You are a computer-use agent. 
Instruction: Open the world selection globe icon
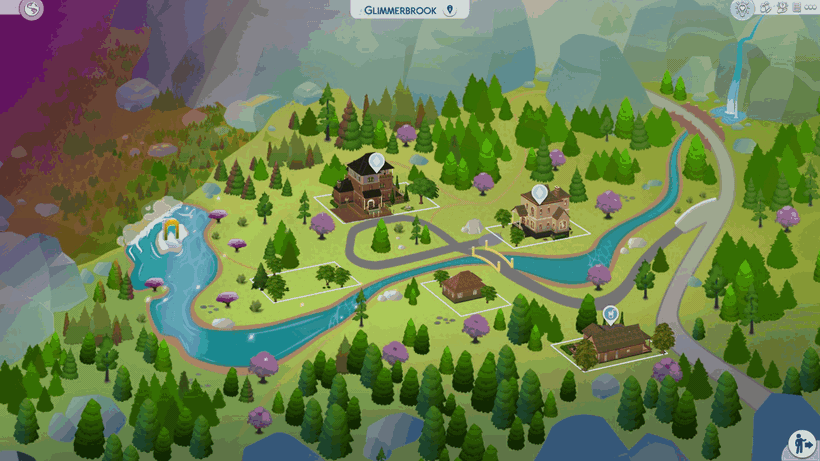[x=32, y=10]
